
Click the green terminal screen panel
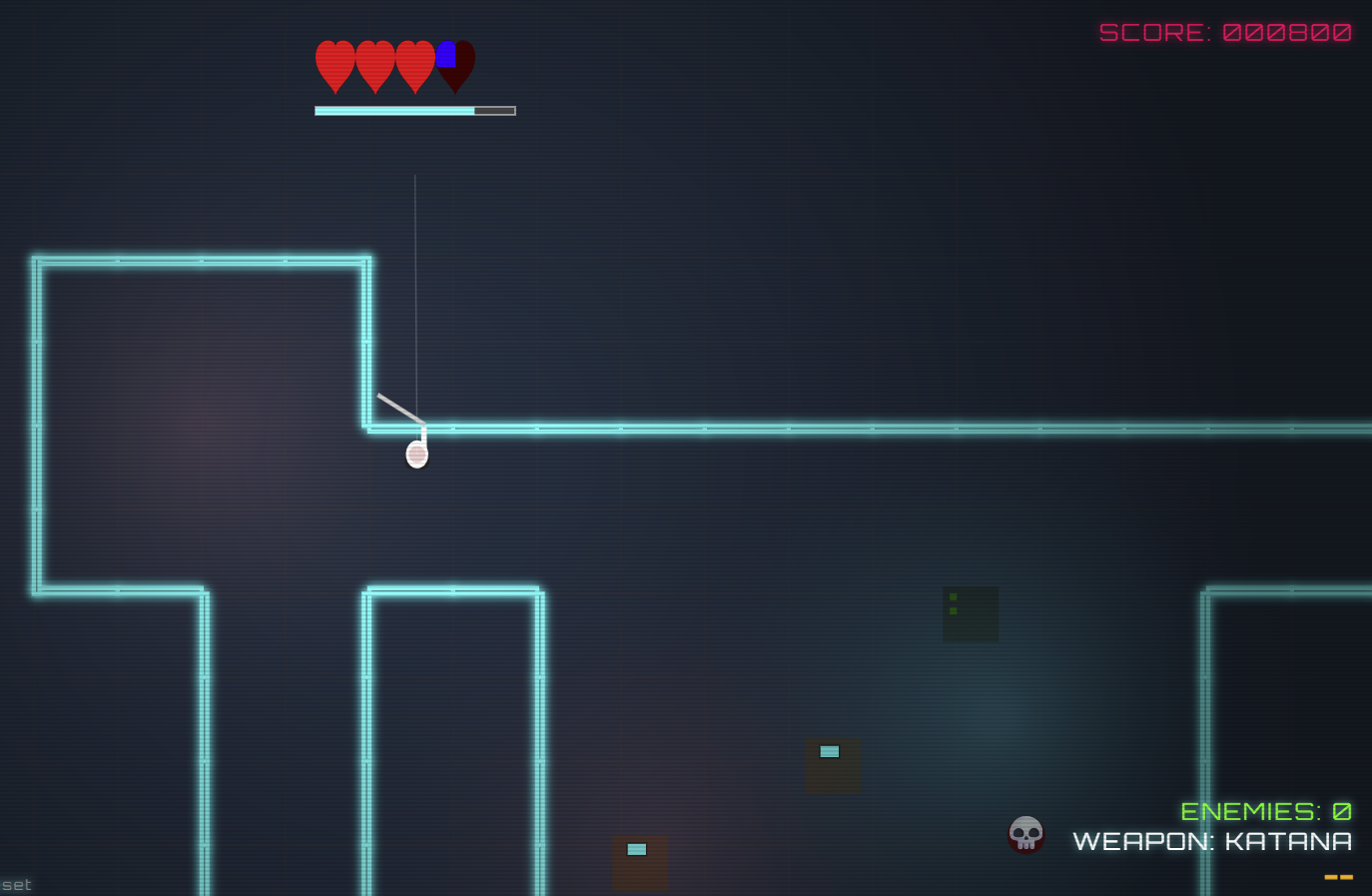pos(970,613)
